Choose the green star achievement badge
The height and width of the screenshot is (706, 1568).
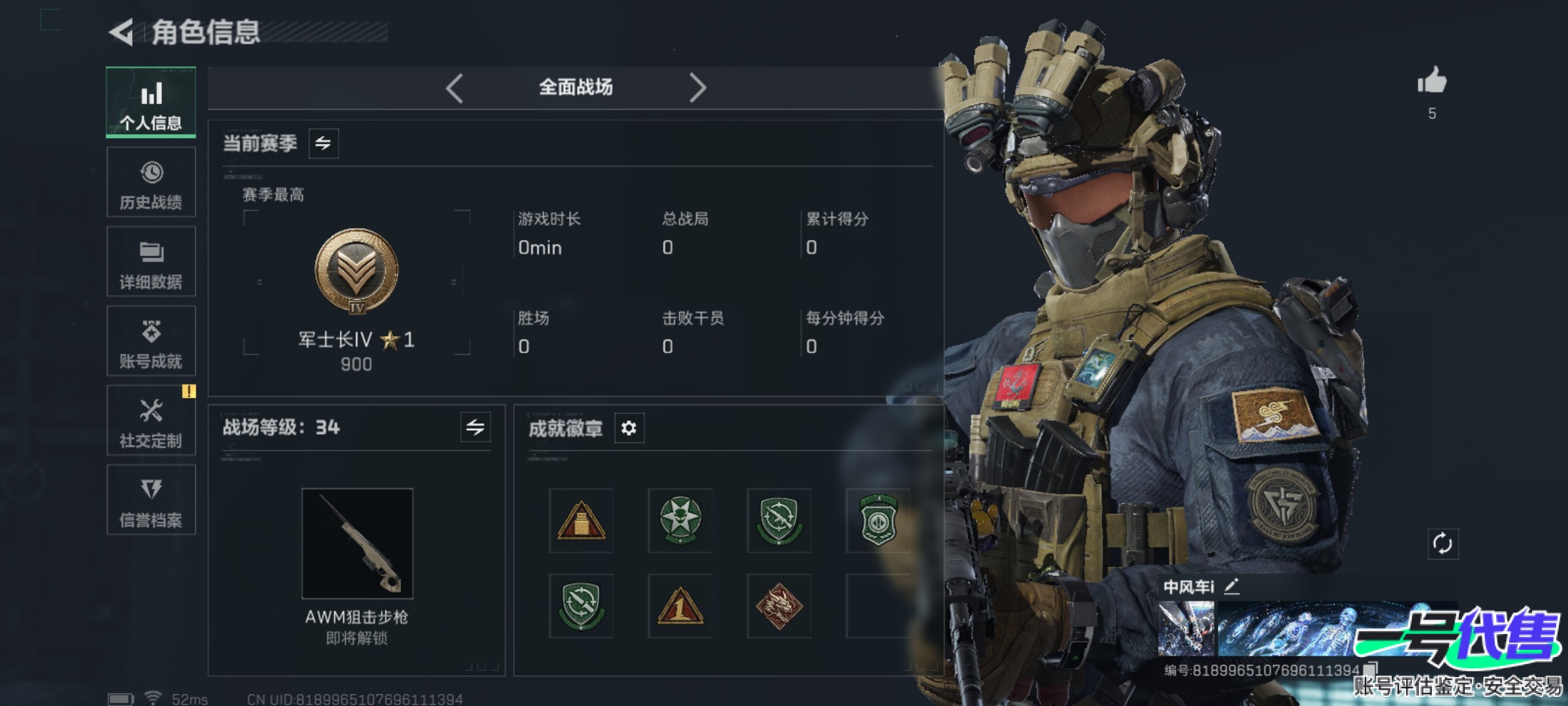click(x=680, y=520)
